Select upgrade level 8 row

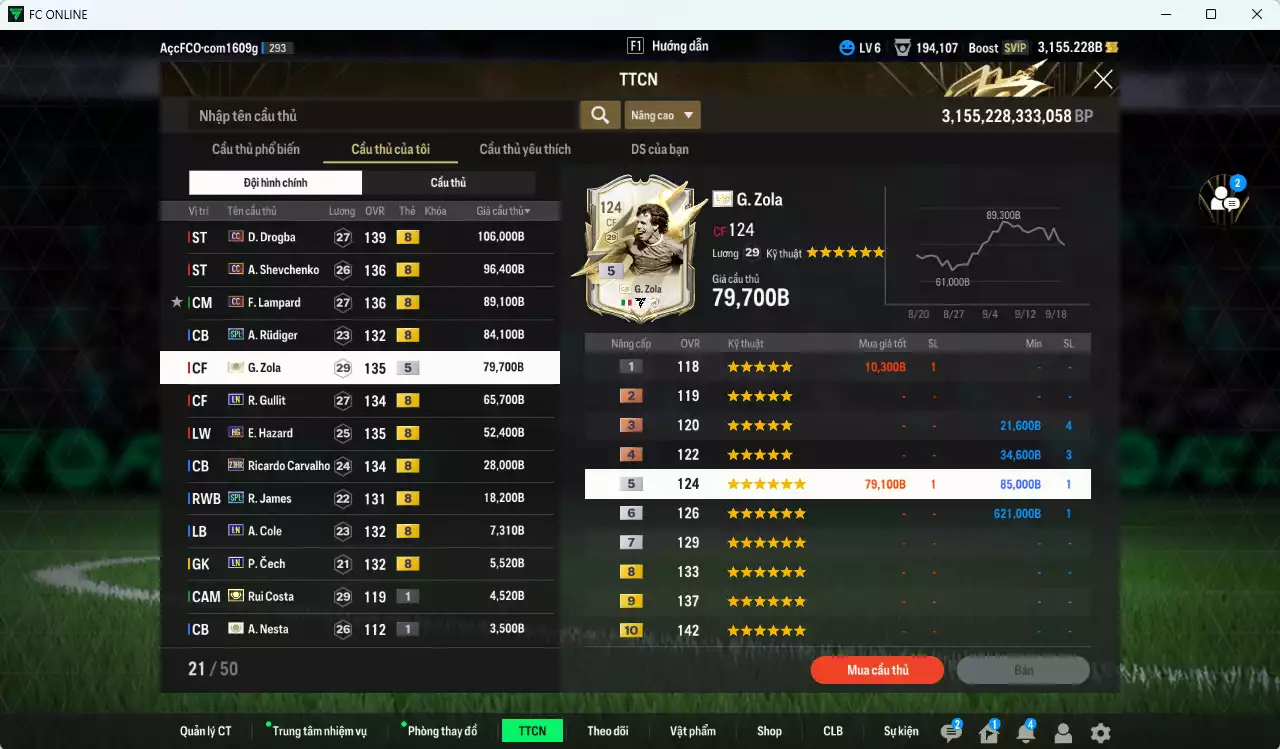837,572
